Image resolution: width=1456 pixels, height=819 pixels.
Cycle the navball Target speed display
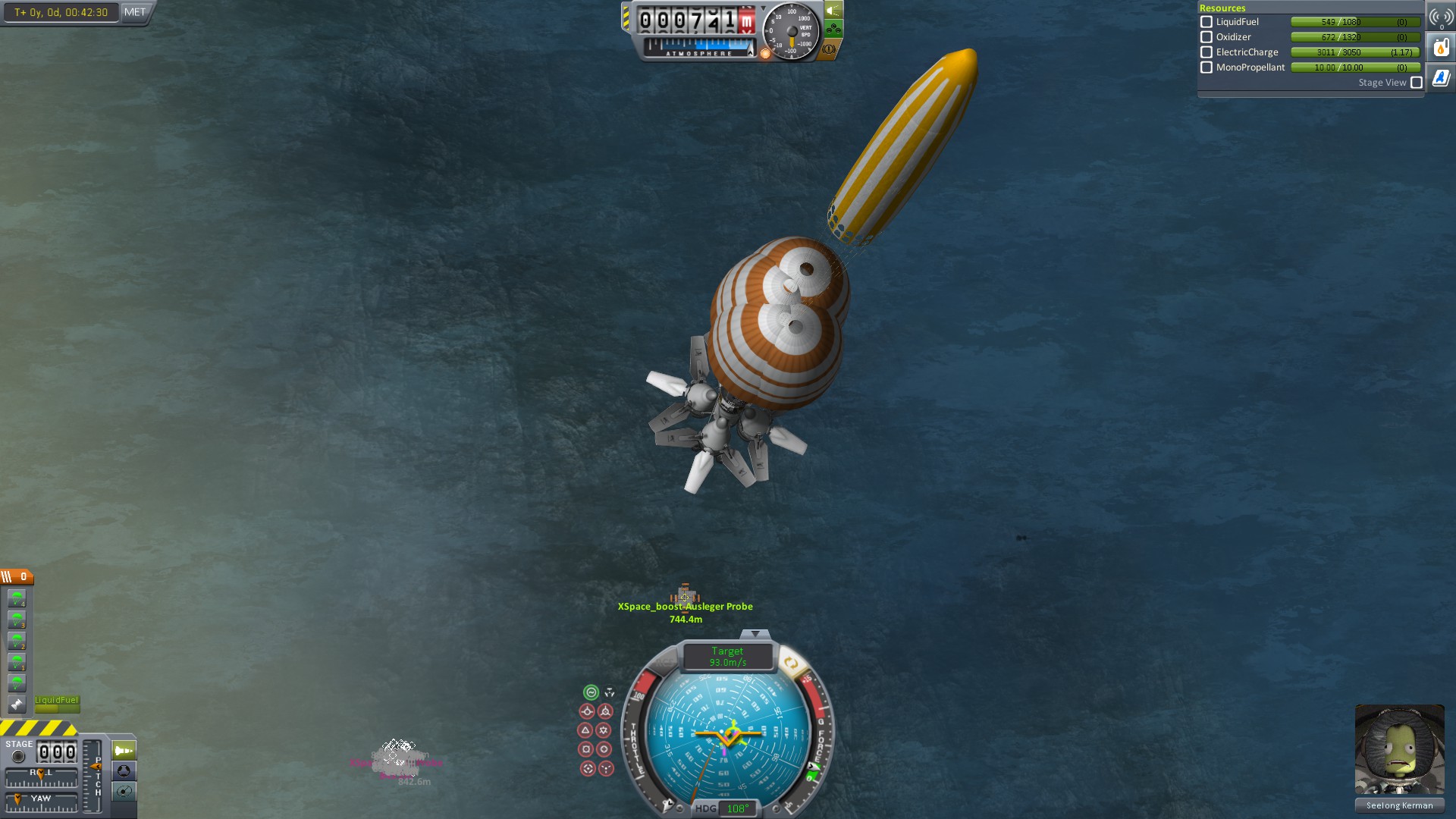727,657
